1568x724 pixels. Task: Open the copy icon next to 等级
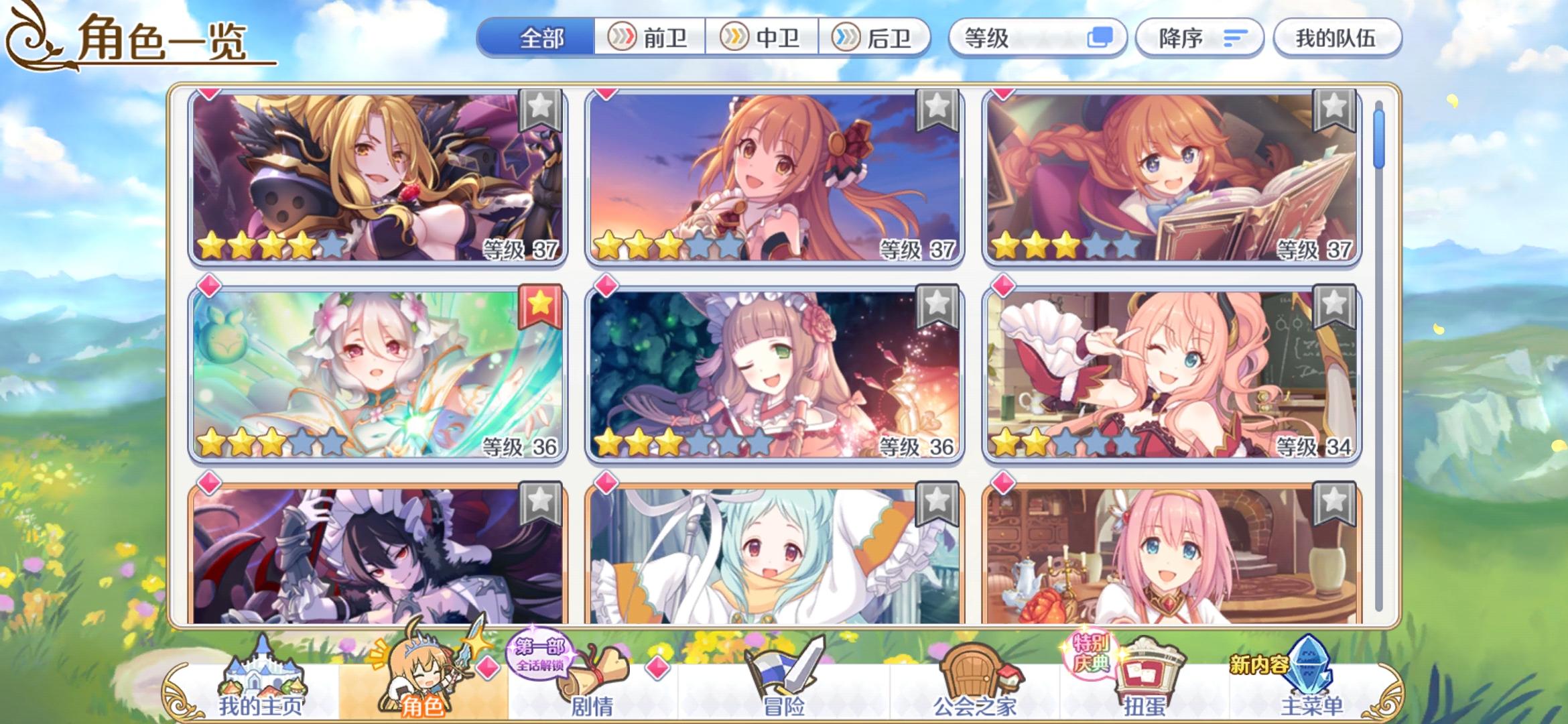[x=1103, y=38]
